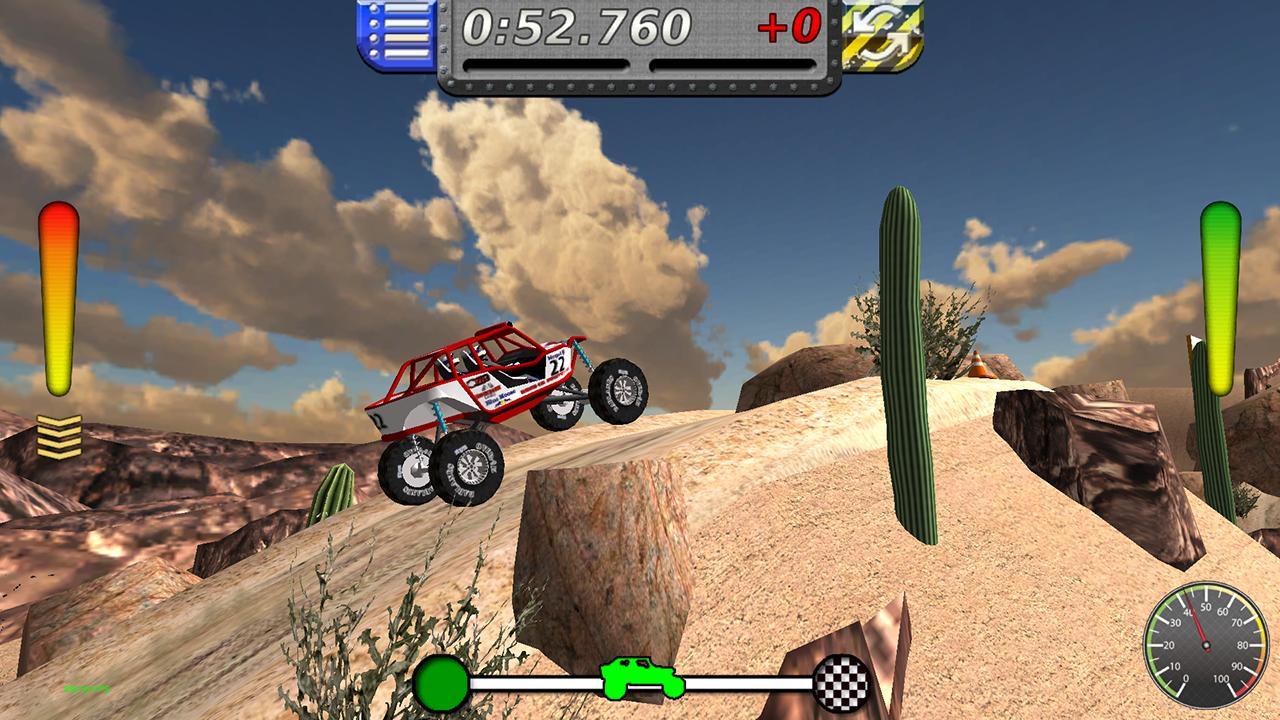This screenshot has width=1280, height=720.
Task: Tap the small green brake indicator near cactus
Action: pyautogui.click(x=1220, y=290)
